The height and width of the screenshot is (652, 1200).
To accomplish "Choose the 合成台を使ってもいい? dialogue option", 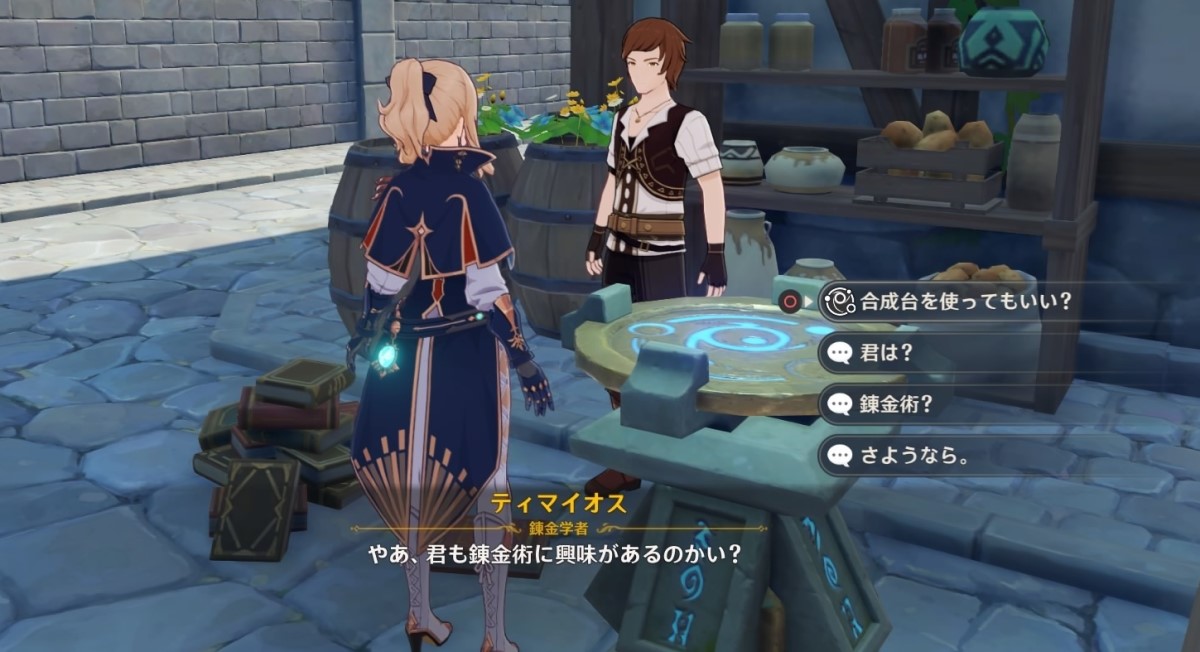I will (965, 301).
